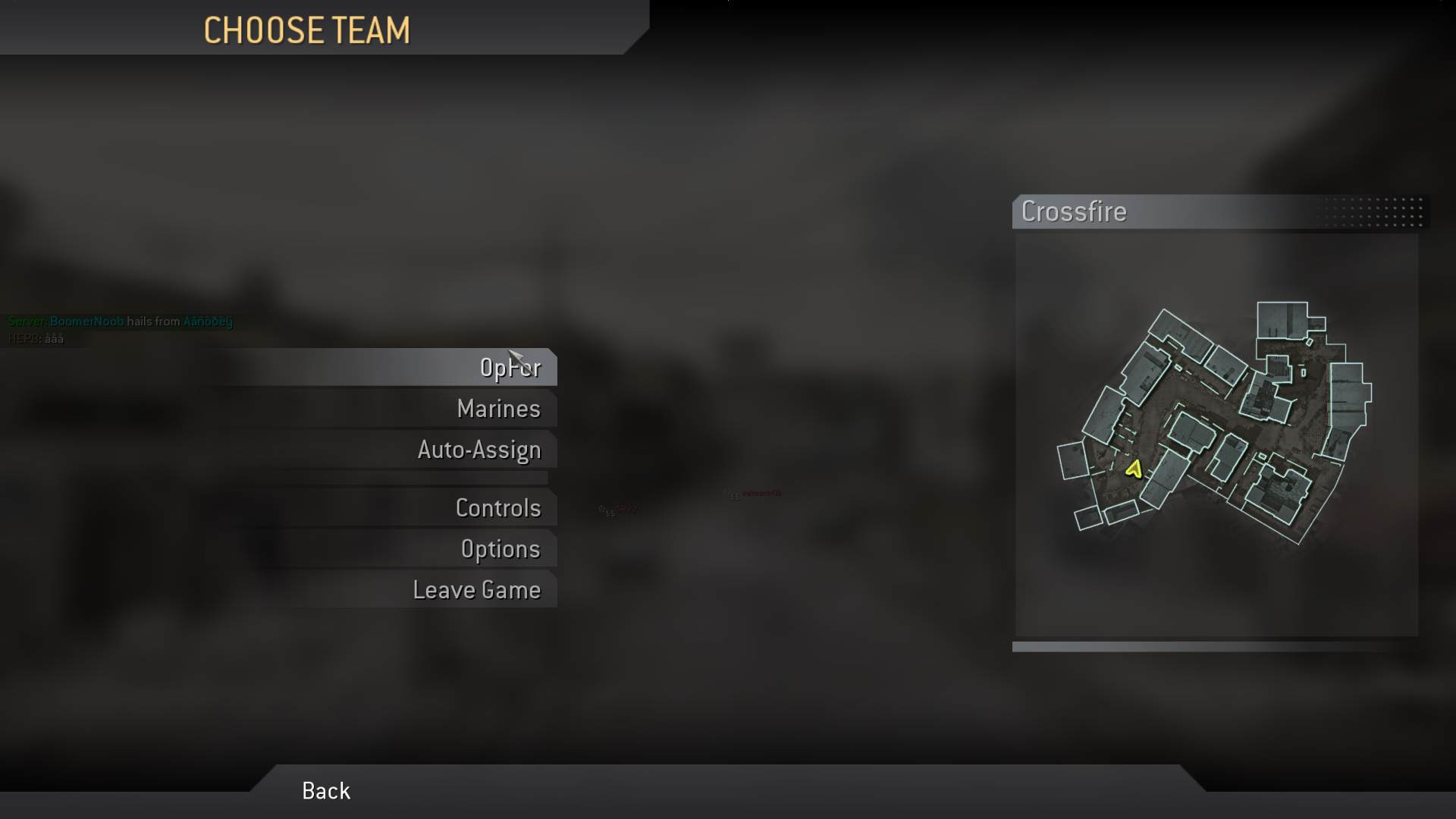Open the Options menu
This screenshot has width=1456, height=819.
501,548
